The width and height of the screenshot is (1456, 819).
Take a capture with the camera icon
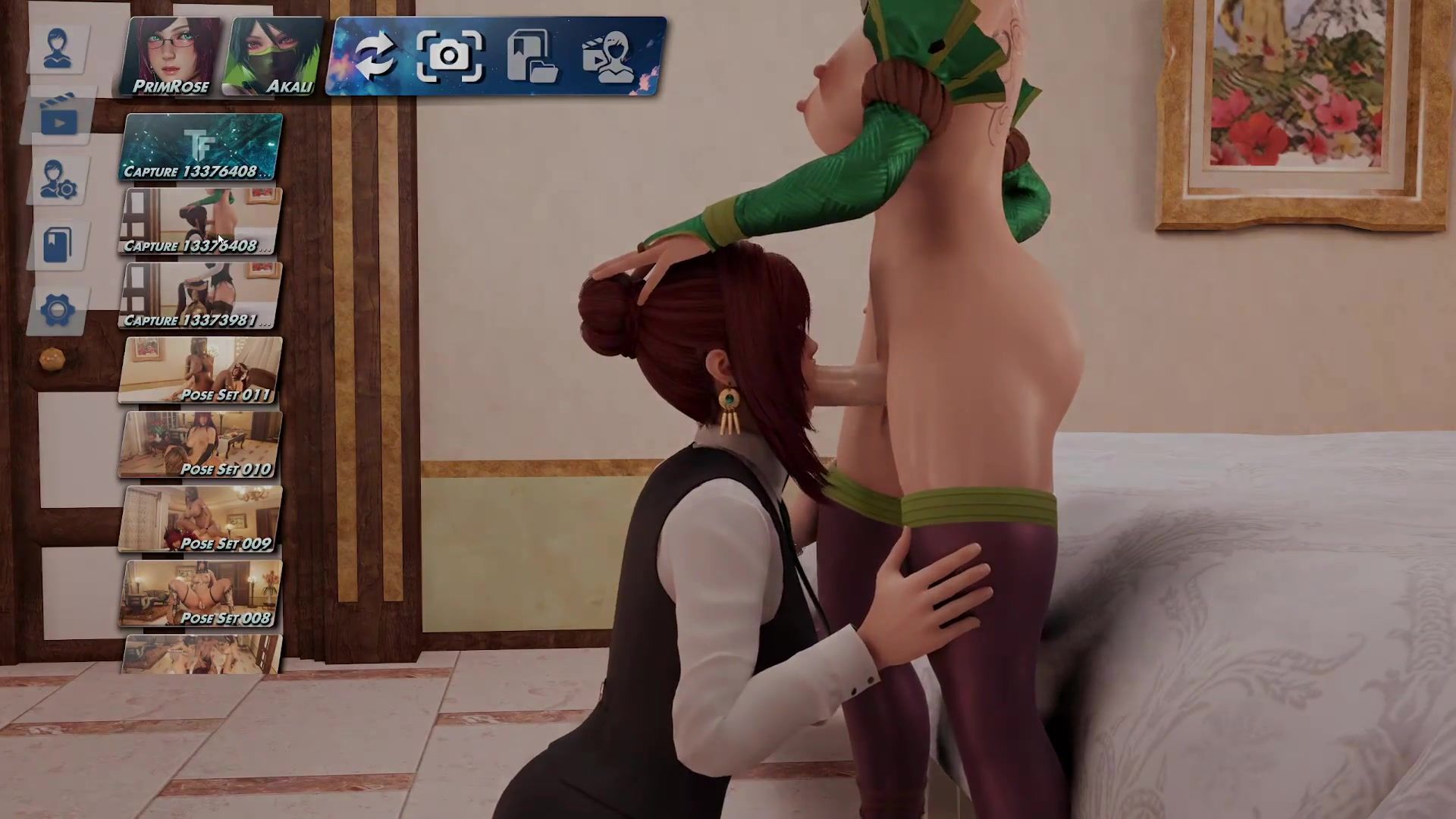449,56
